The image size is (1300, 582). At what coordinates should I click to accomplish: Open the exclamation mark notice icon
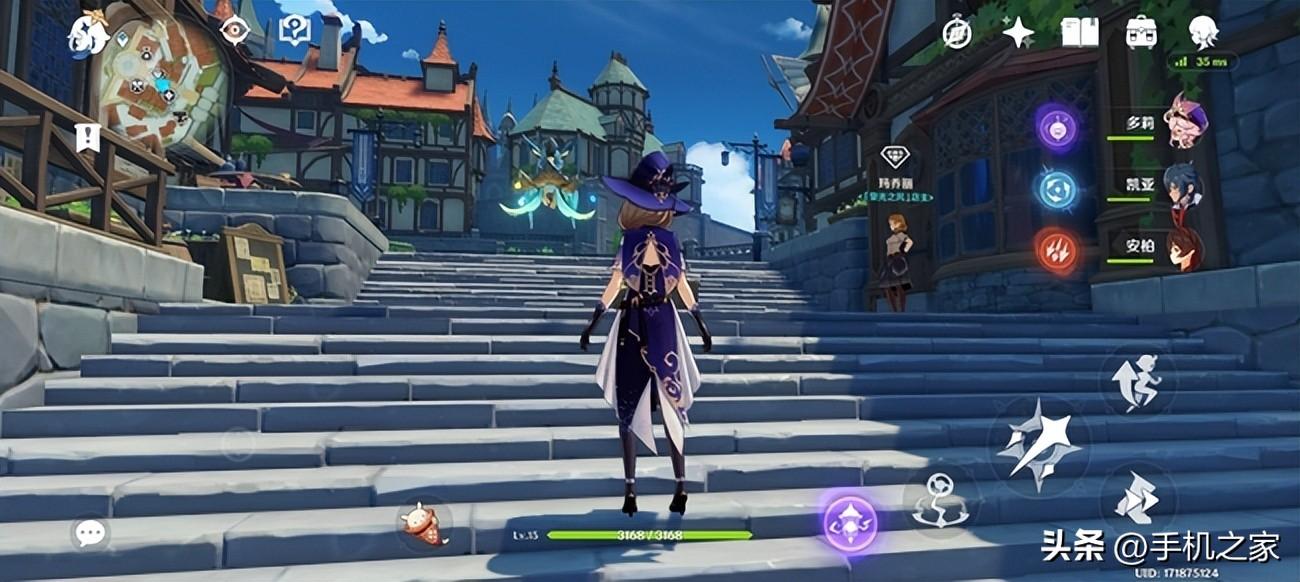(88, 137)
